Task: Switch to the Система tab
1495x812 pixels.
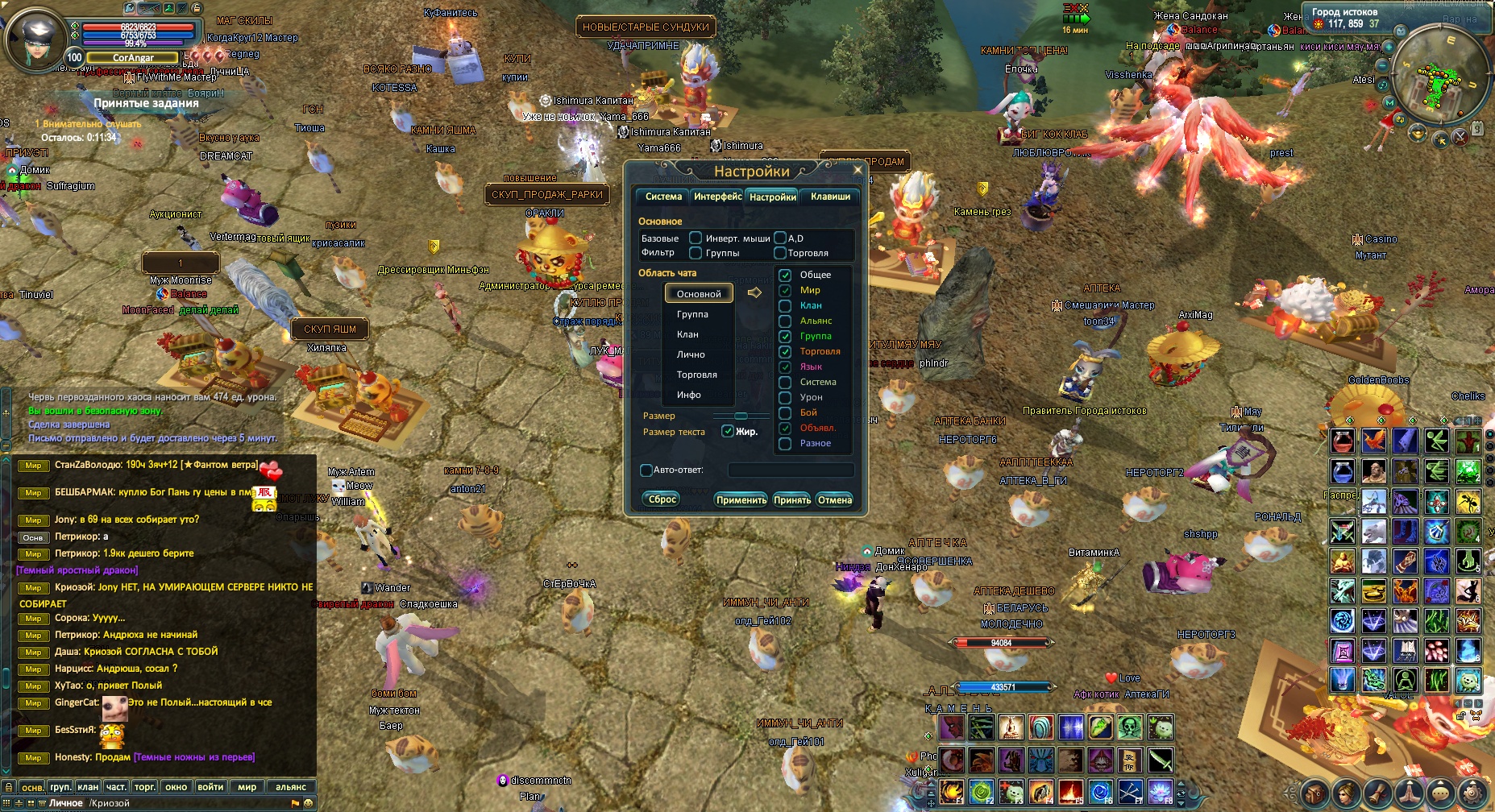Action: (x=663, y=197)
